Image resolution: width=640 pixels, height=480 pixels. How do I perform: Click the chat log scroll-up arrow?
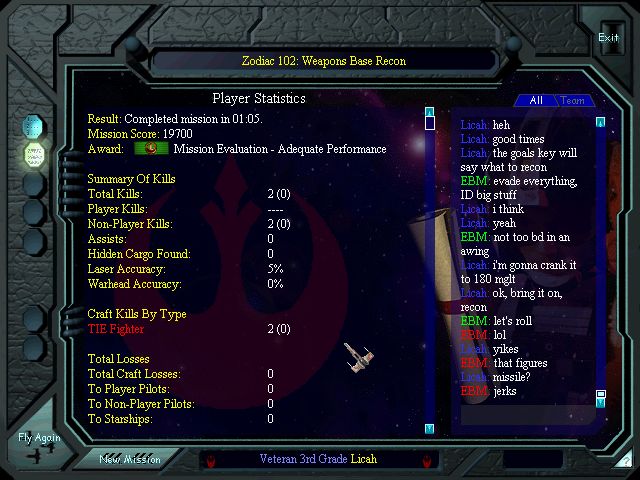(600, 123)
